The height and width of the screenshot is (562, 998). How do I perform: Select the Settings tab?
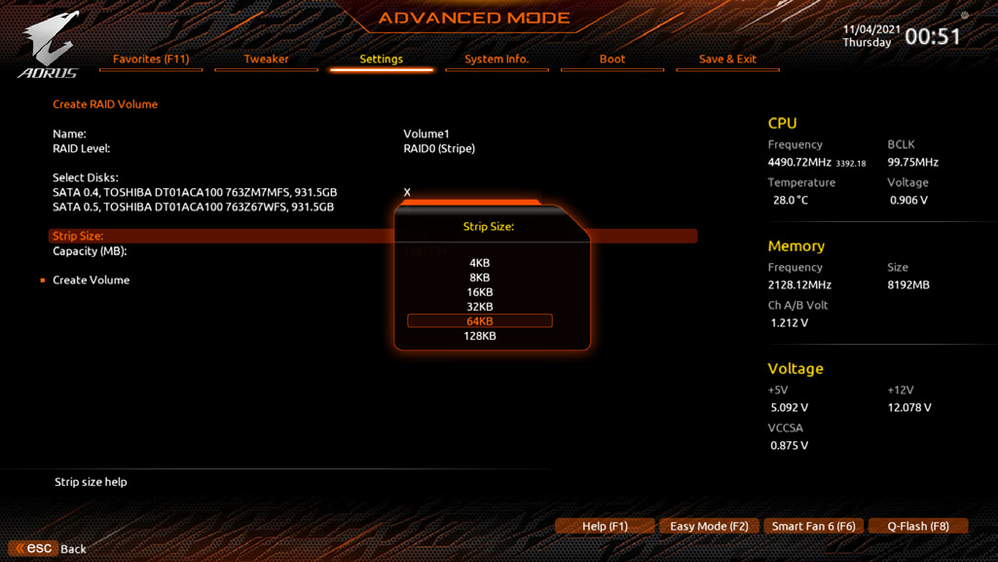[x=381, y=59]
